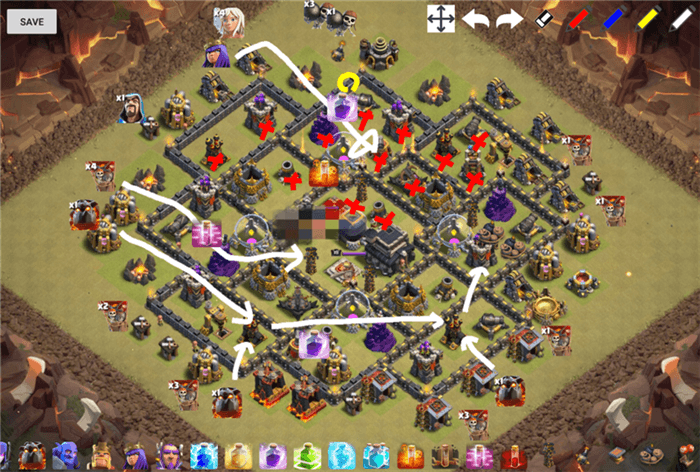Image resolution: width=700 pixels, height=472 pixels.
Task: Undo the last drawing action
Action: 474,18
